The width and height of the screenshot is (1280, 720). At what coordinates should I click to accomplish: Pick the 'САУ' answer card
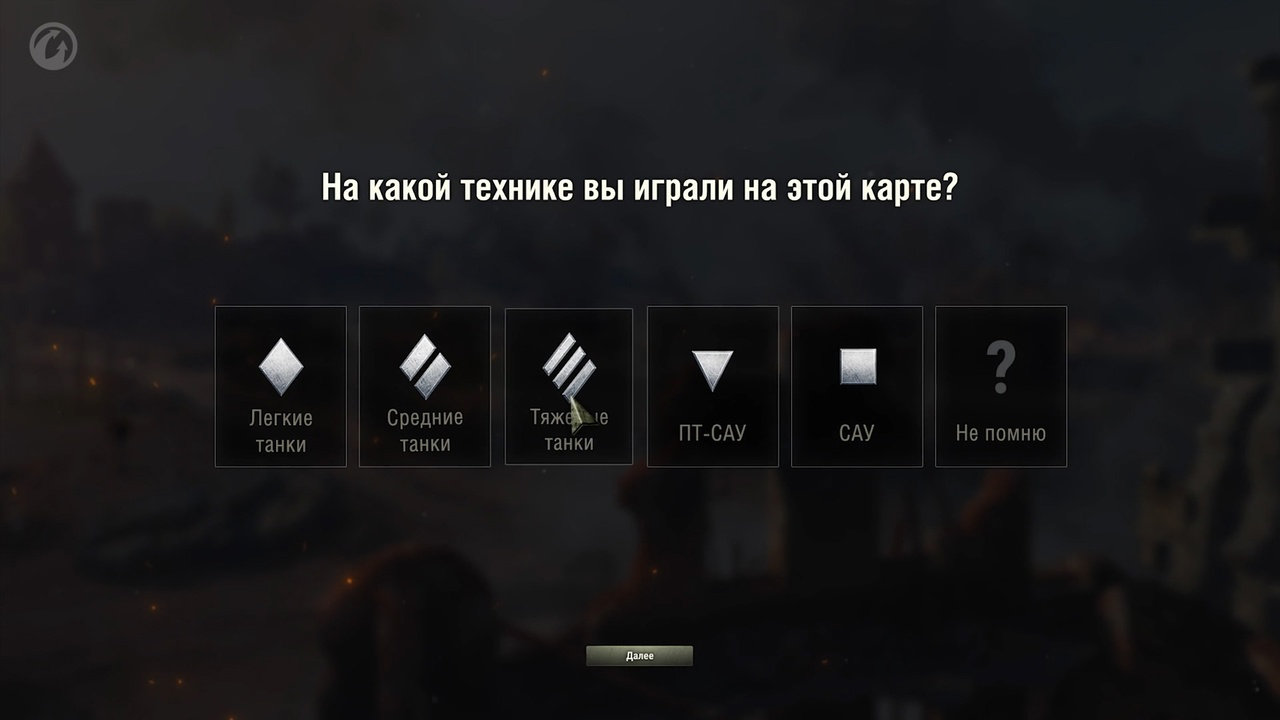(856, 386)
